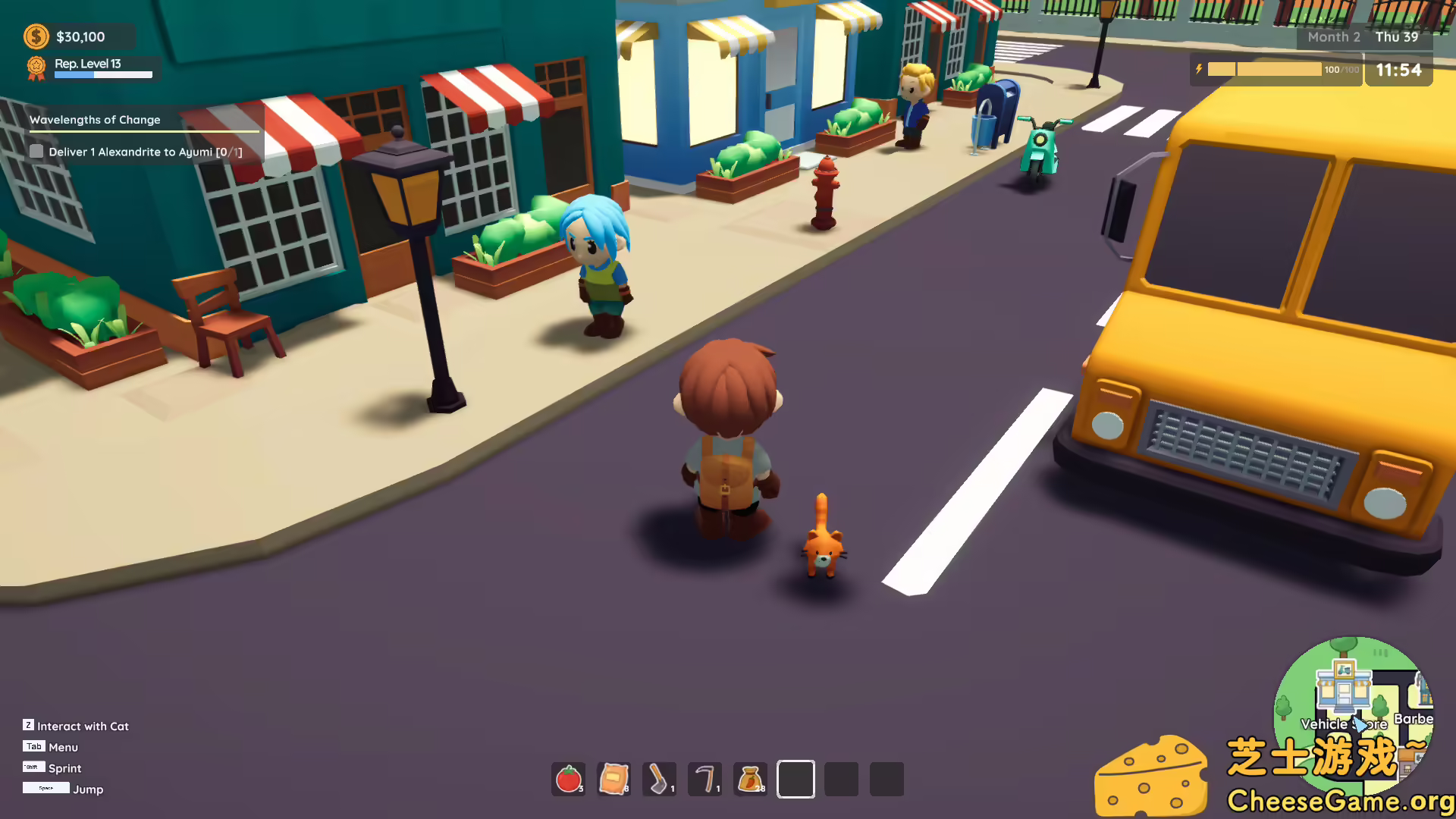Select the scythe tool in the hotbar
Viewport: 1456px width, 819px height.
point(704,778)
